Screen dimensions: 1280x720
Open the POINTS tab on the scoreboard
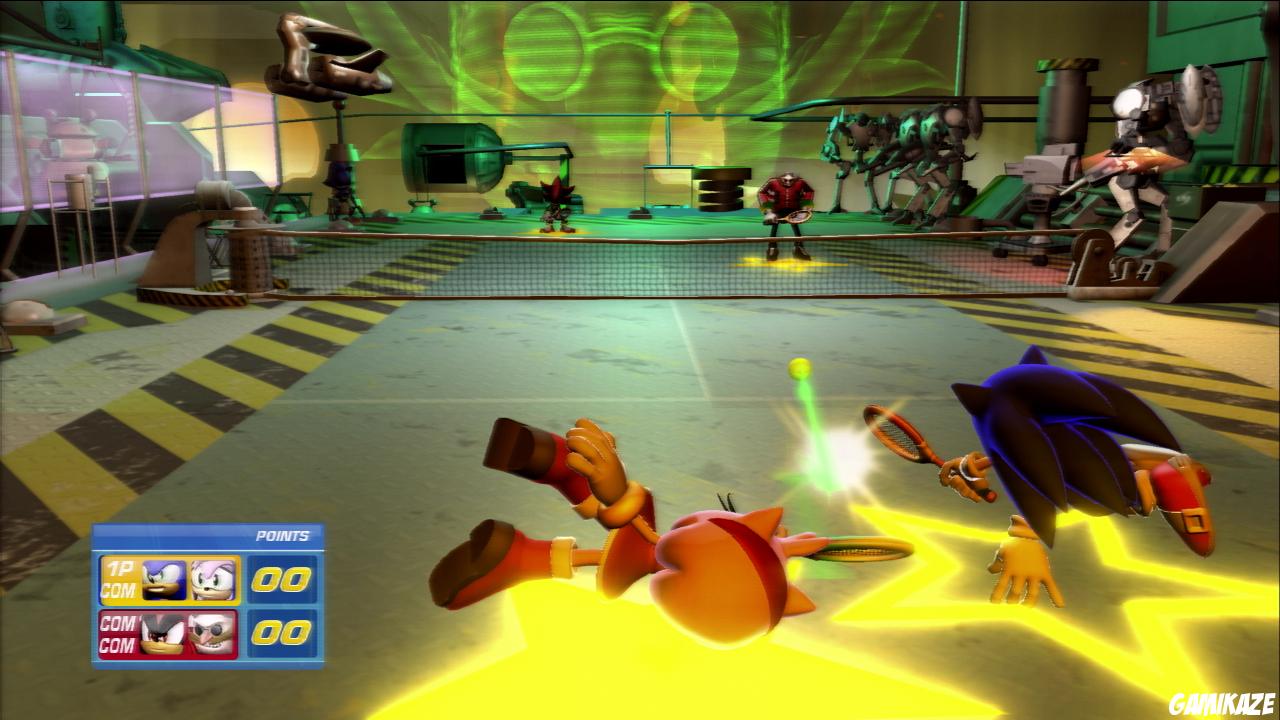point(283,535)
